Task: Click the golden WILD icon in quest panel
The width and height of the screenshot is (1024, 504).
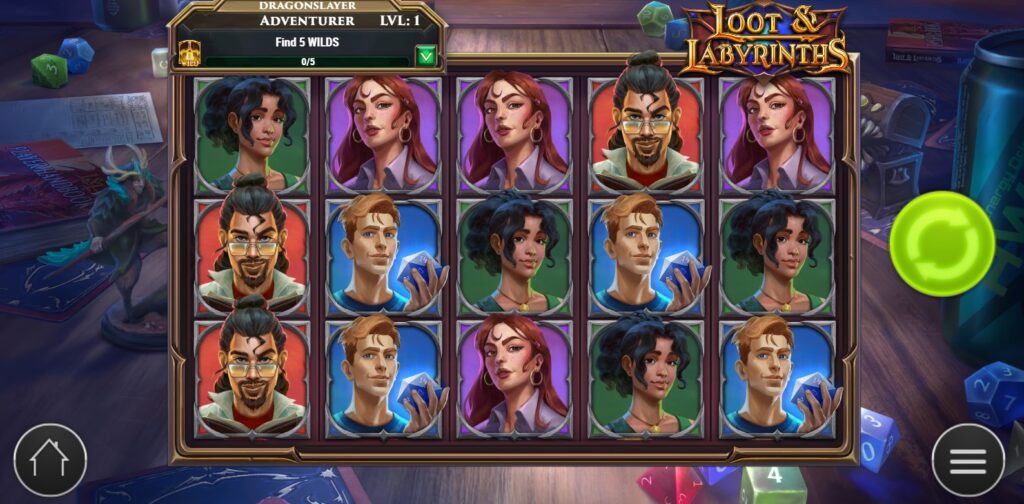Action: [x=188, y=53]
